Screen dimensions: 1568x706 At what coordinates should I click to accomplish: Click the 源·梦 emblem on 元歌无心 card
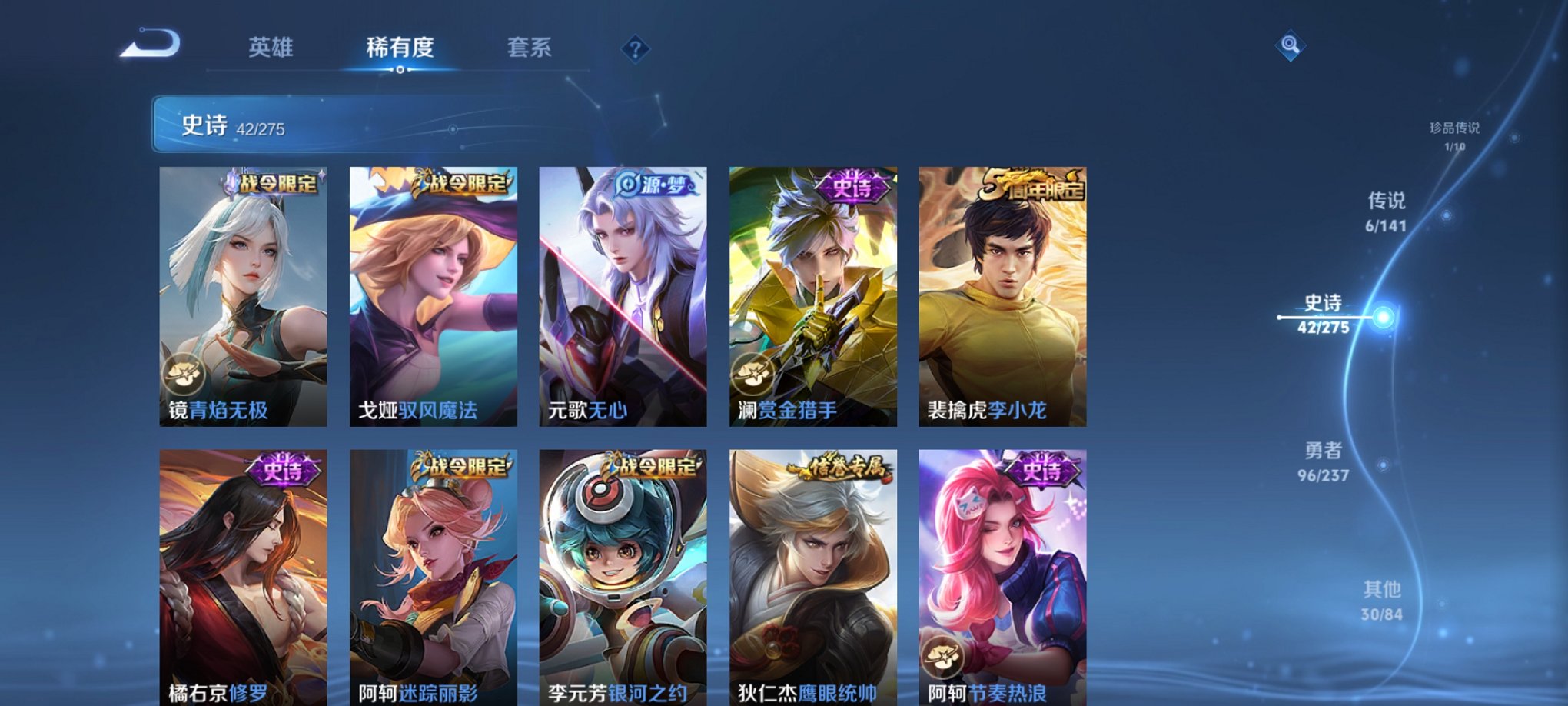point(654,182)
